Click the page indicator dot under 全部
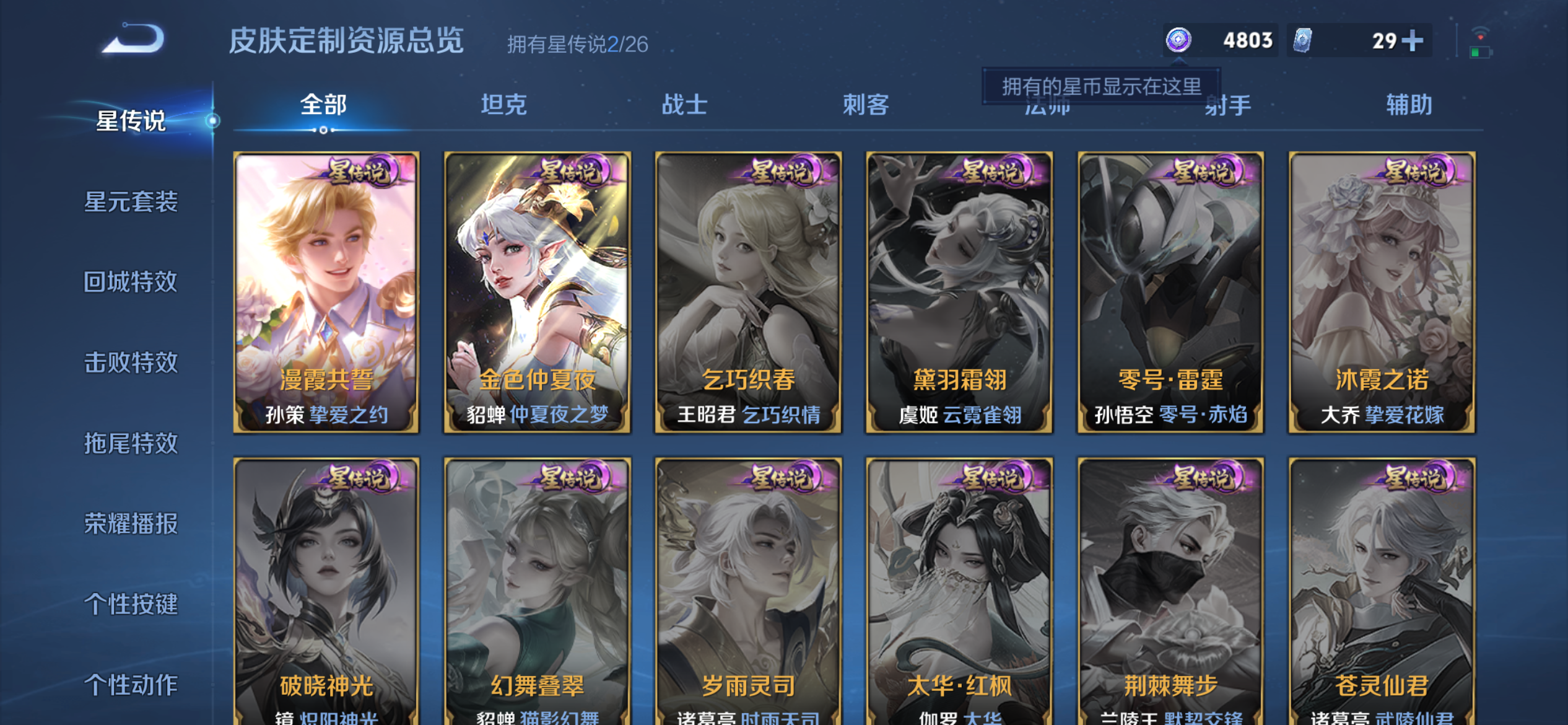Screen dimensions: 1568x725 (323, 131)
